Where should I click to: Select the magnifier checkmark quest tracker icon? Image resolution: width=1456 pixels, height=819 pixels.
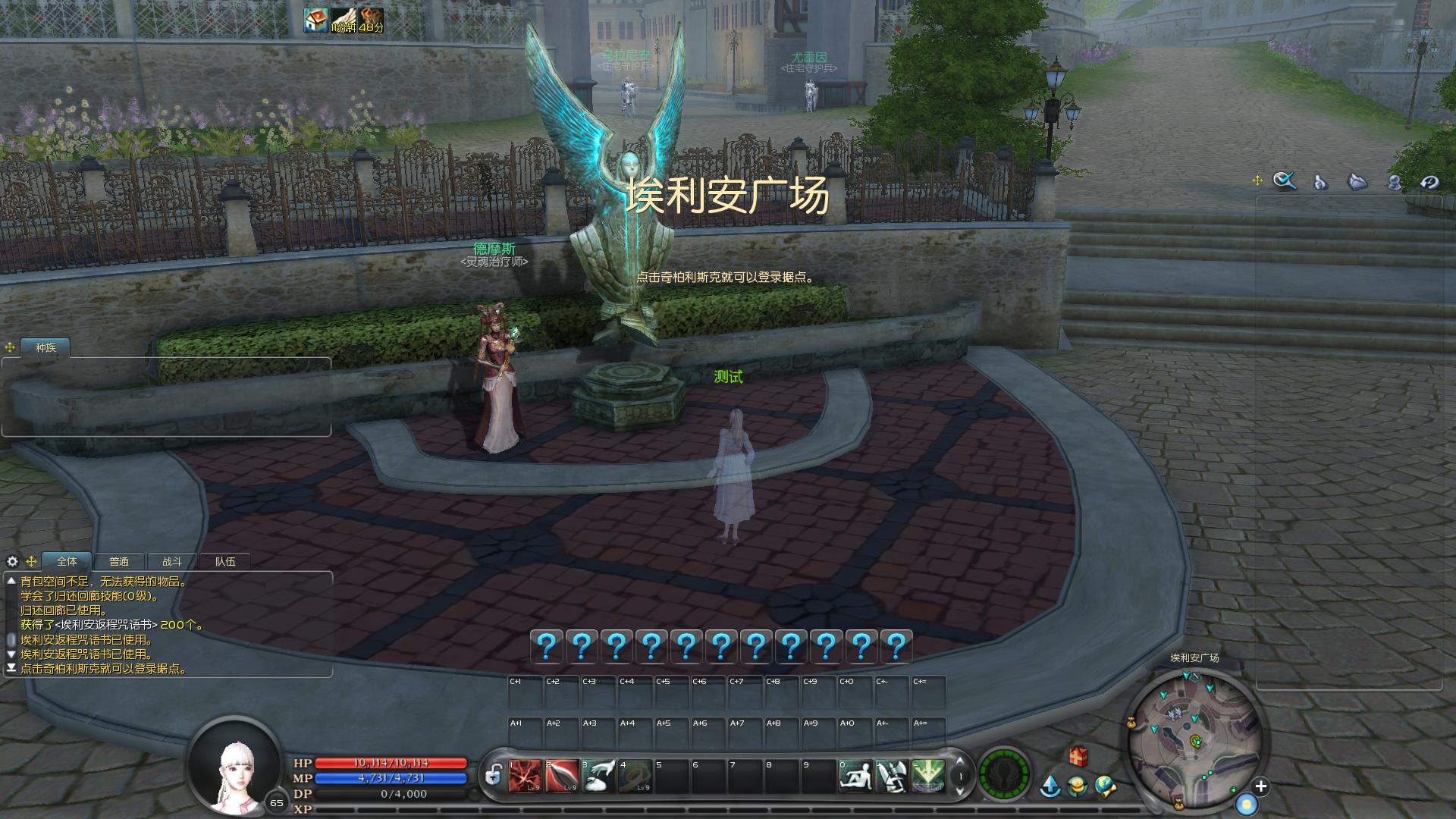pyautogui.click(x=1285, y=180)
